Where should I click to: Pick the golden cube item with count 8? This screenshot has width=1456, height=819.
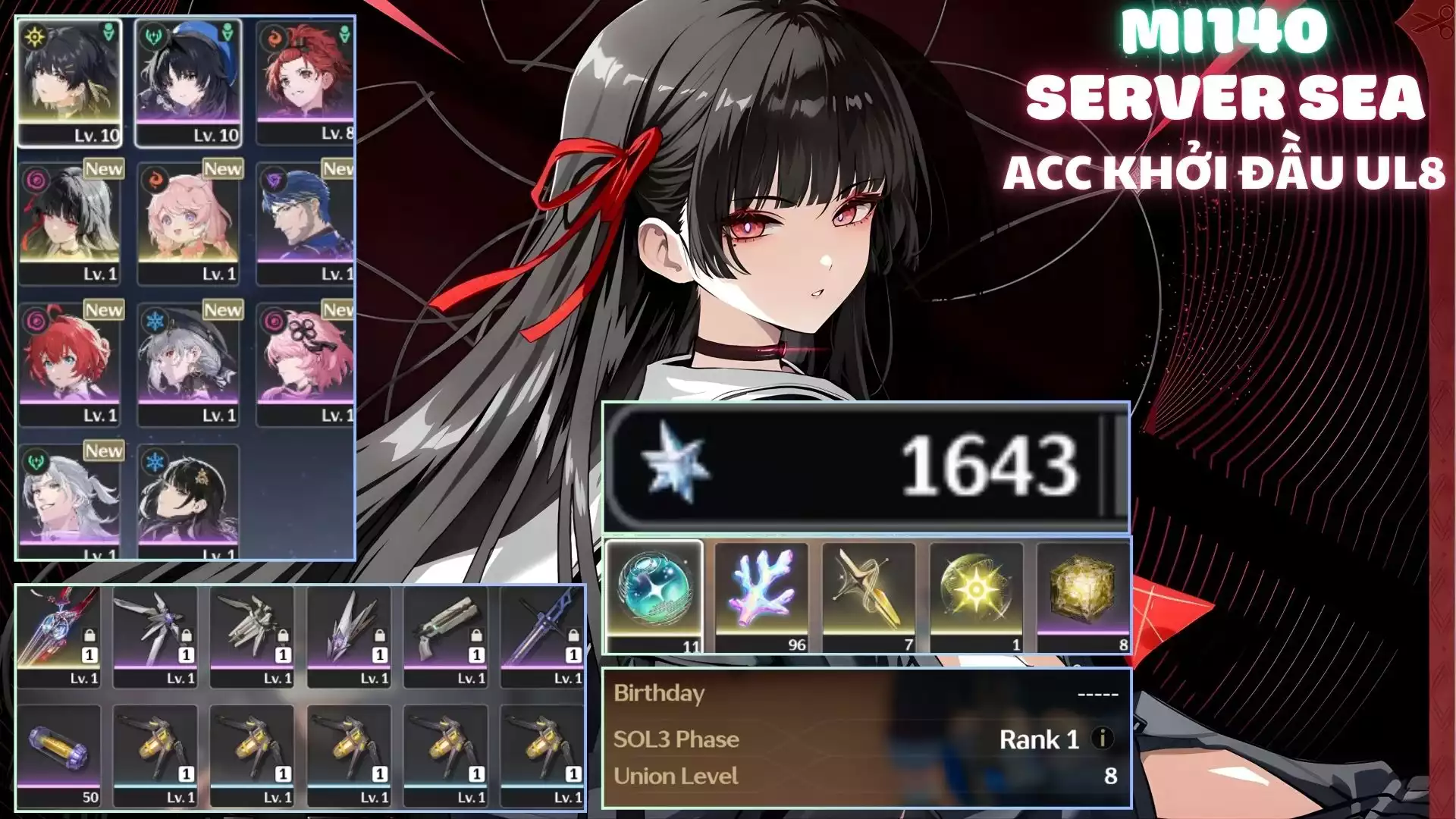pyautogui.click(x=1083, y=596)
